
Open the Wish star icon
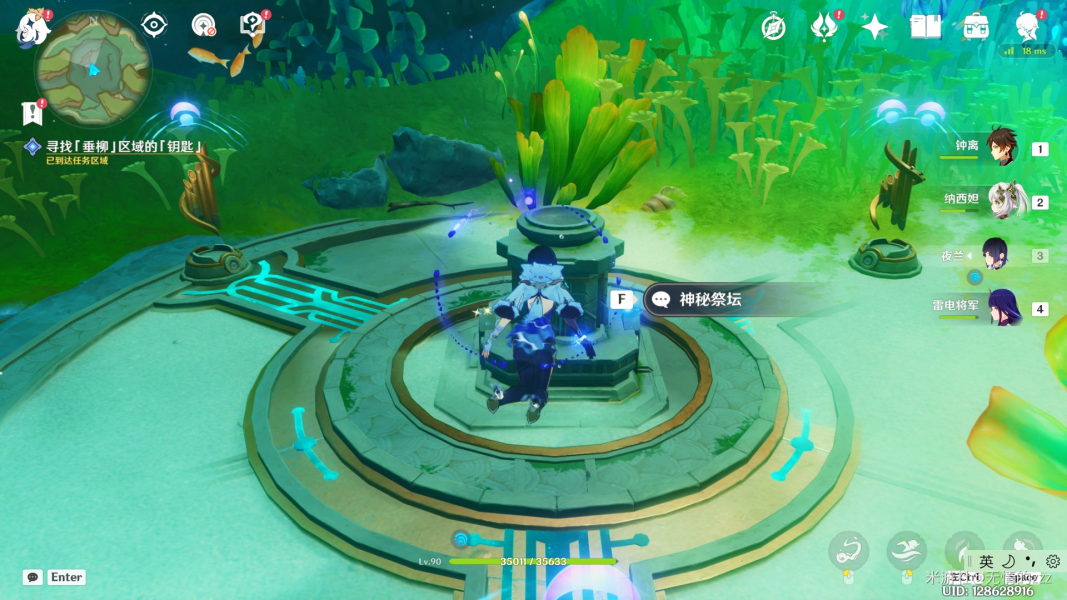point(874,27)
